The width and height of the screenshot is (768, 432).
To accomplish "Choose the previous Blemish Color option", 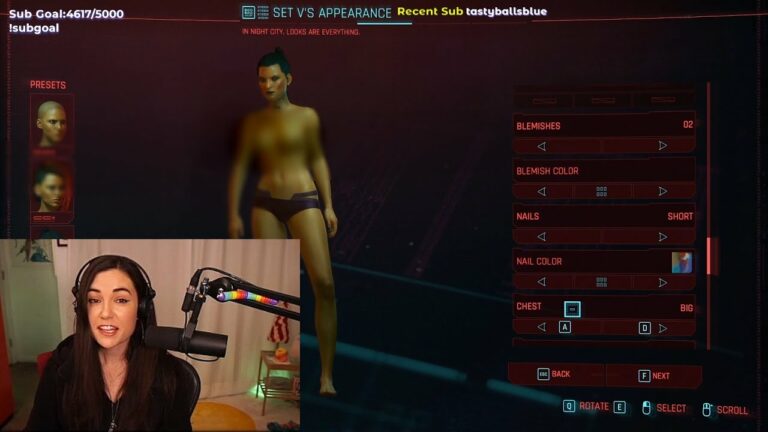I will pyautogui.click(x=541, y=191).
